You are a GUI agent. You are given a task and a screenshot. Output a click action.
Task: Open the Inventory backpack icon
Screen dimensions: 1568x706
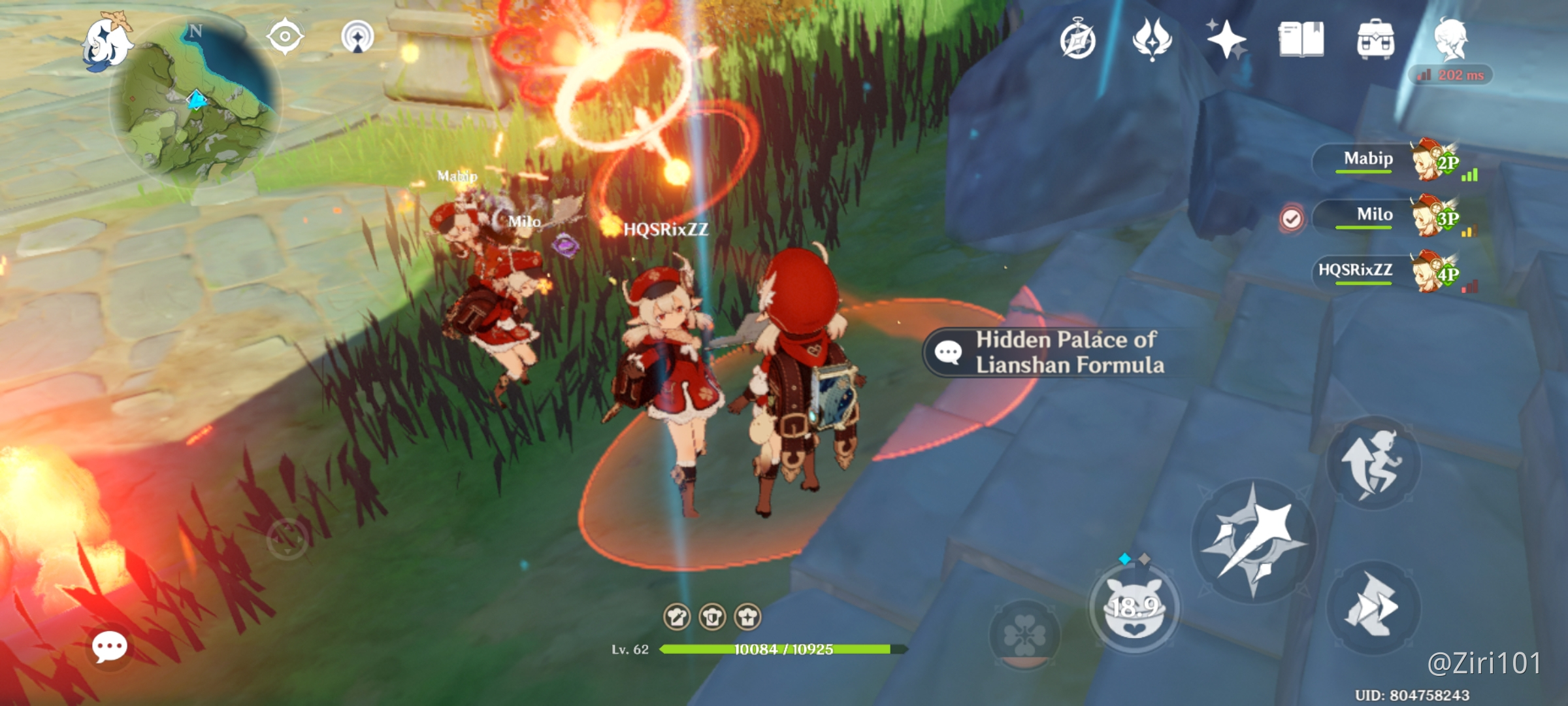pyautogui.click(x=1375, y=41)
